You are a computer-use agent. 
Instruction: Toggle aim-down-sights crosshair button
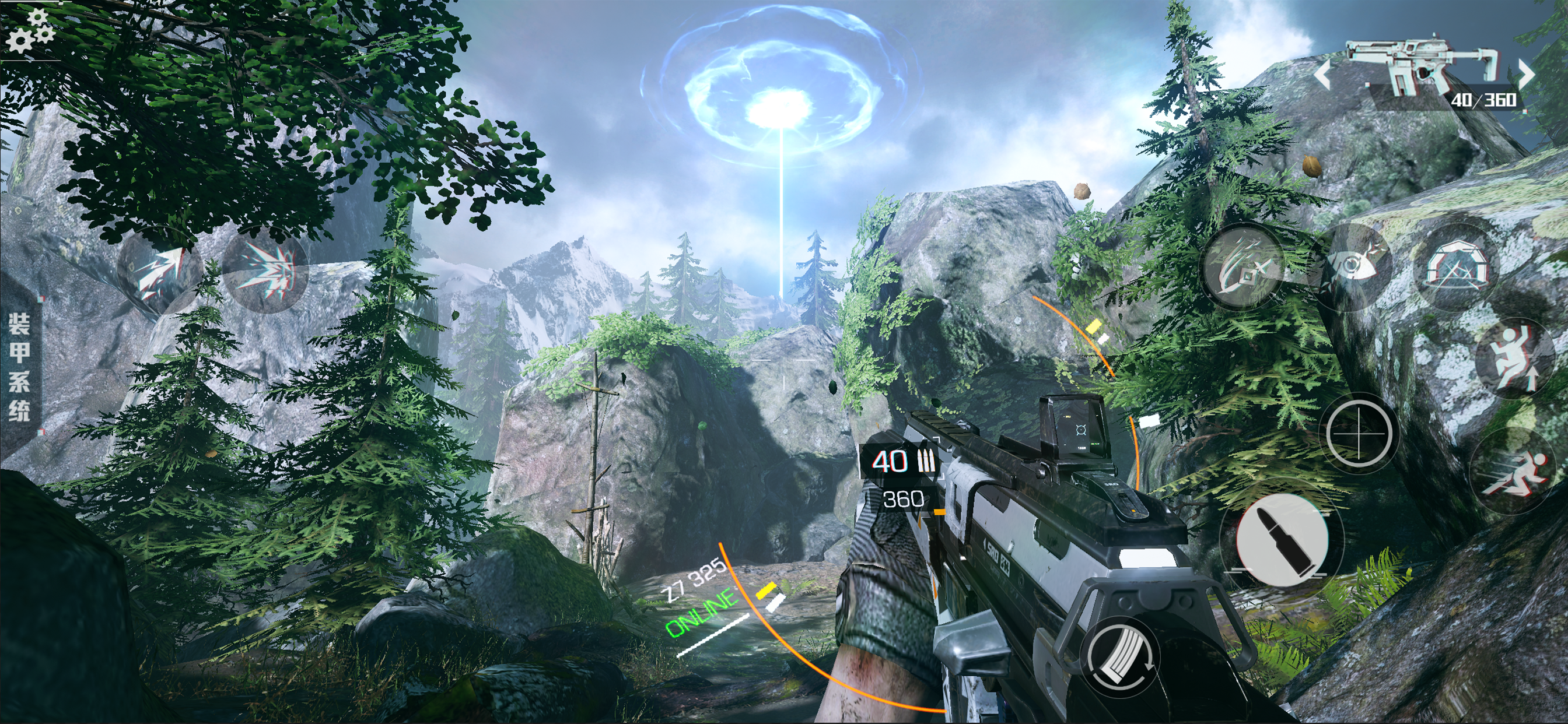tap(1359, 434)
